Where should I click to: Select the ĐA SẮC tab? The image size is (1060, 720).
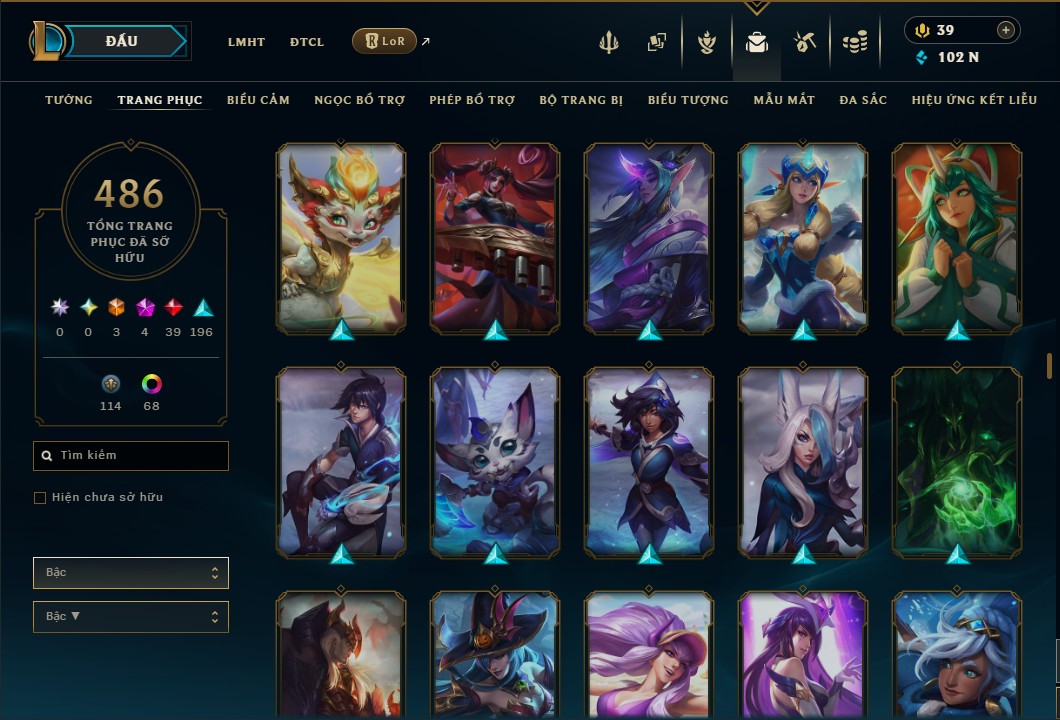pyautogui.click(x=863, y=100)
